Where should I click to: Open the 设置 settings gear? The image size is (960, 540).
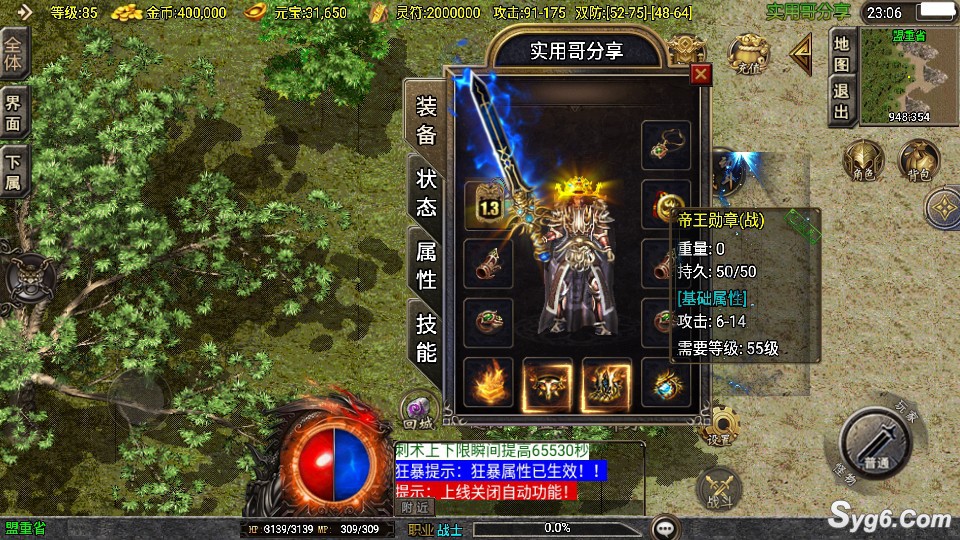(x=719, y=428)
